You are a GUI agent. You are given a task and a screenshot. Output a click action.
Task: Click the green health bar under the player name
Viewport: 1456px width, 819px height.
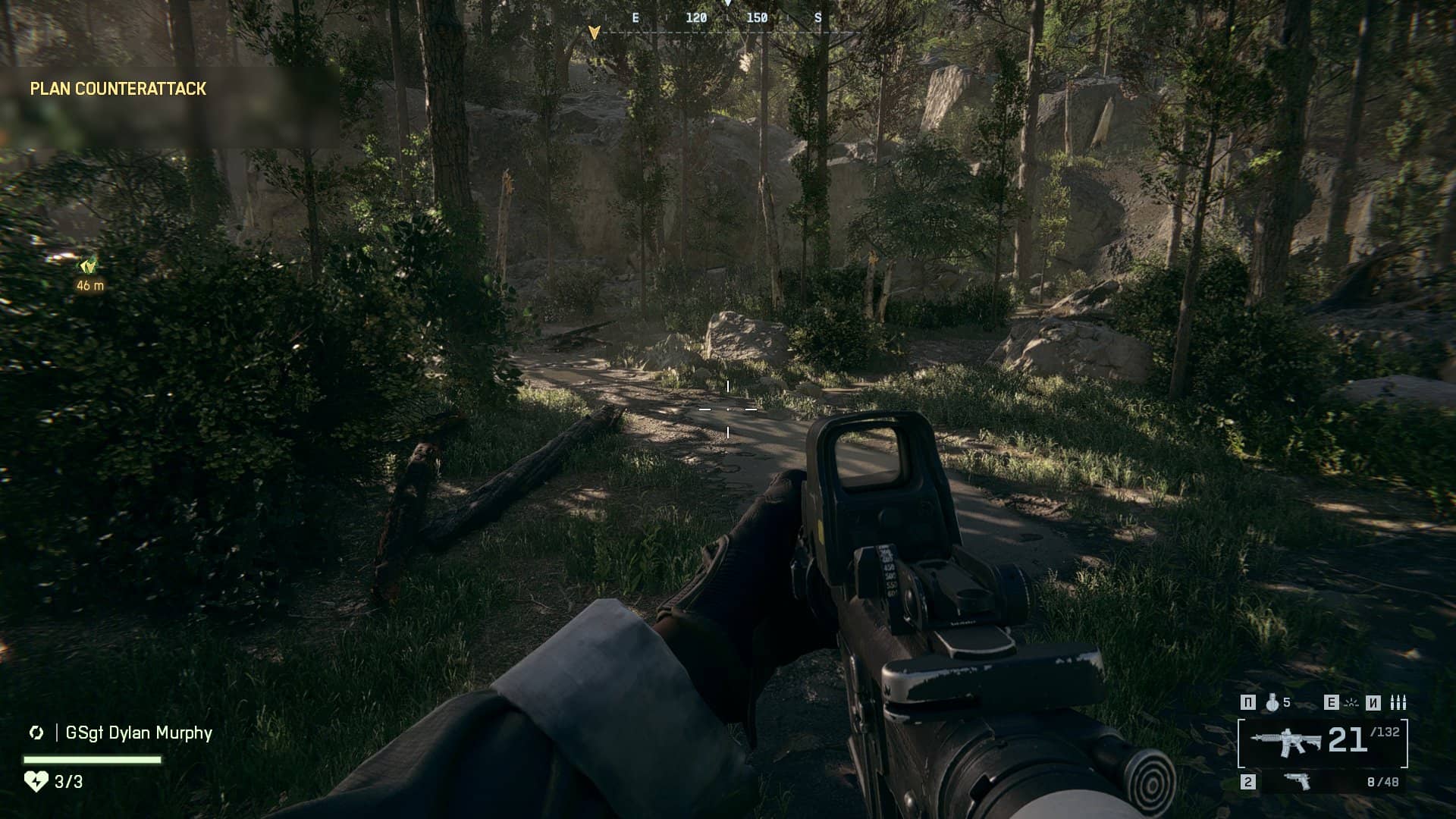click(x=83, y=758)
